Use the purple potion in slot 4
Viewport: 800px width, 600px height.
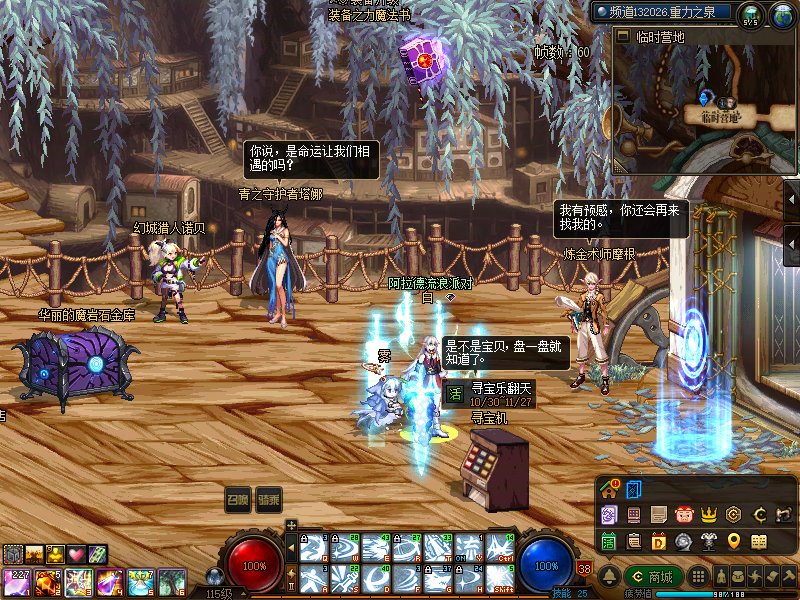108,581
